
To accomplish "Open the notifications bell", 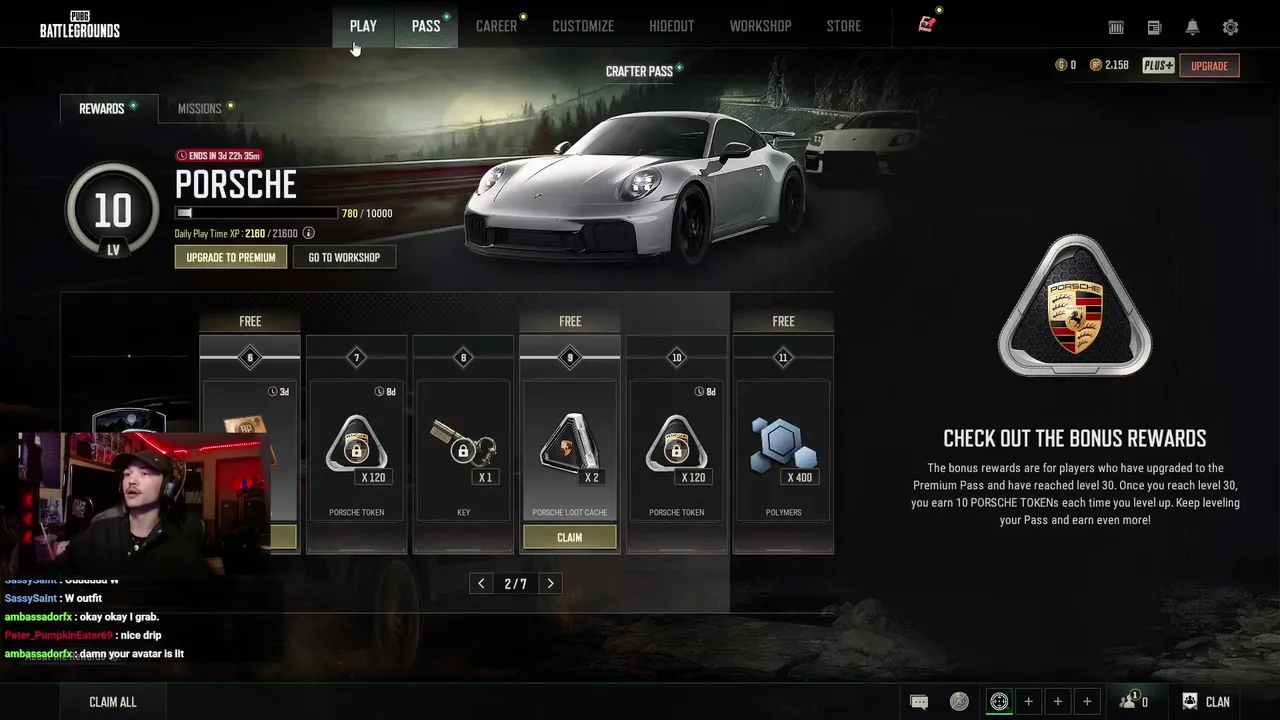I will [1192, 28].
